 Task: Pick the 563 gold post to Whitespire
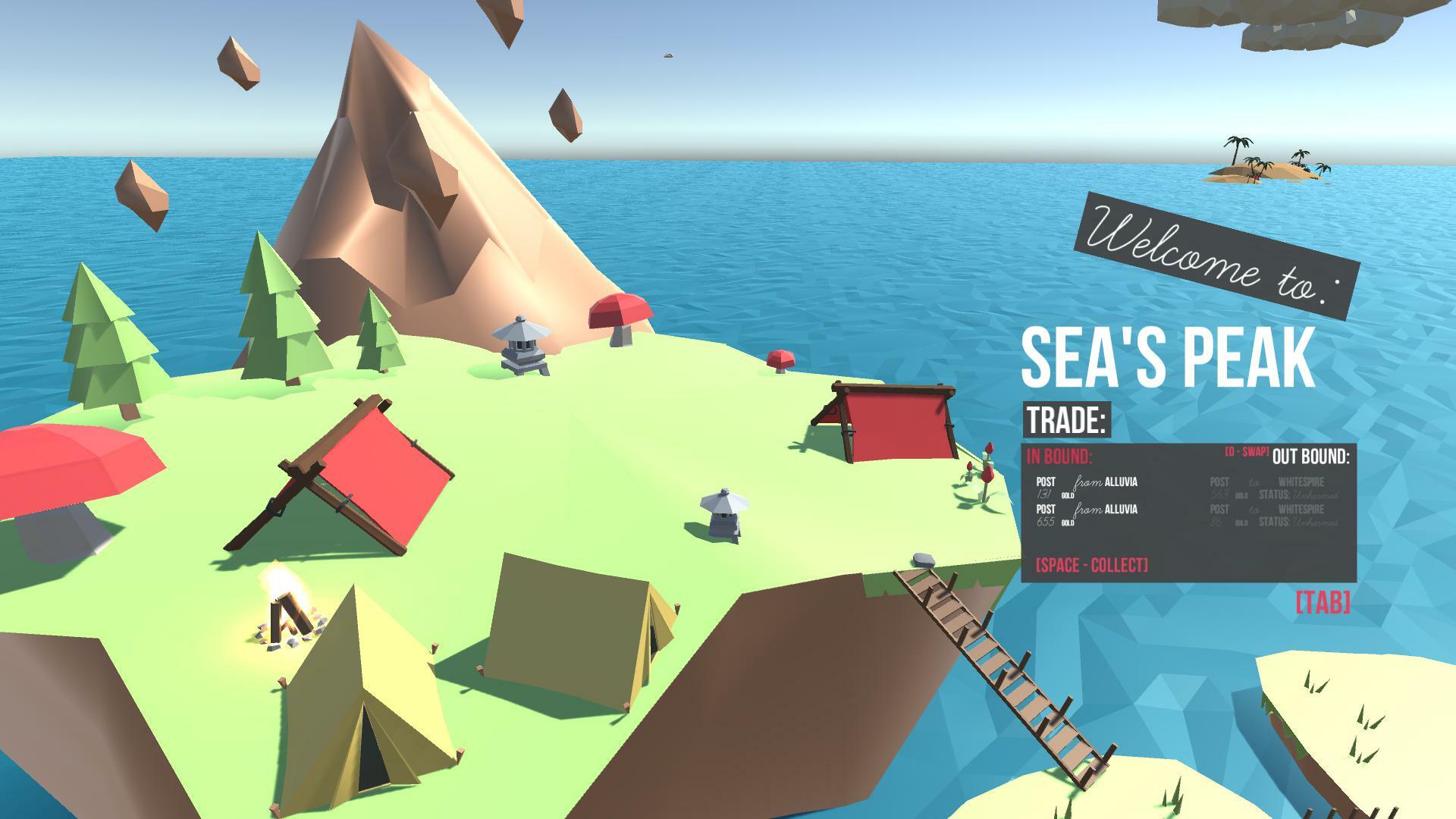1272,488
